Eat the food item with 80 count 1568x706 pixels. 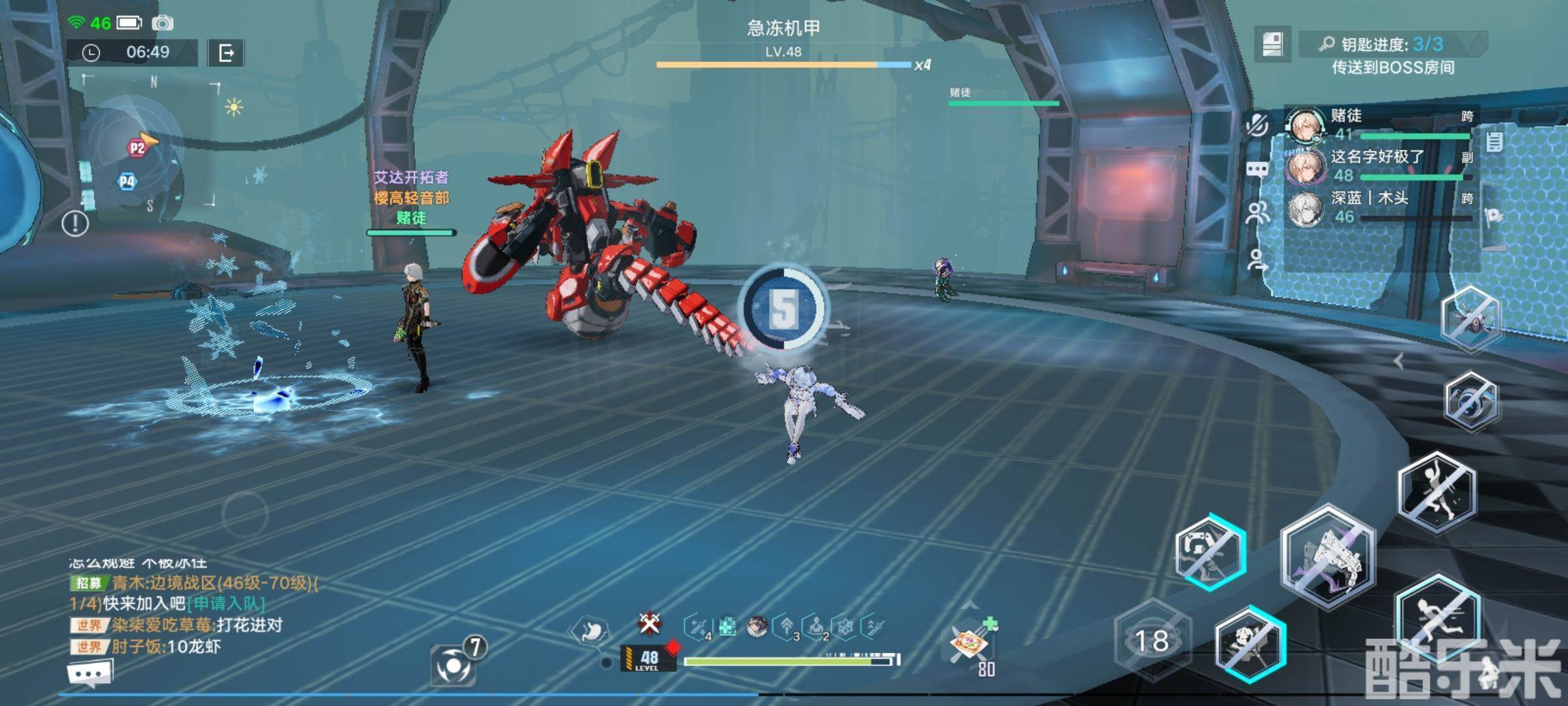click(969, 643)
